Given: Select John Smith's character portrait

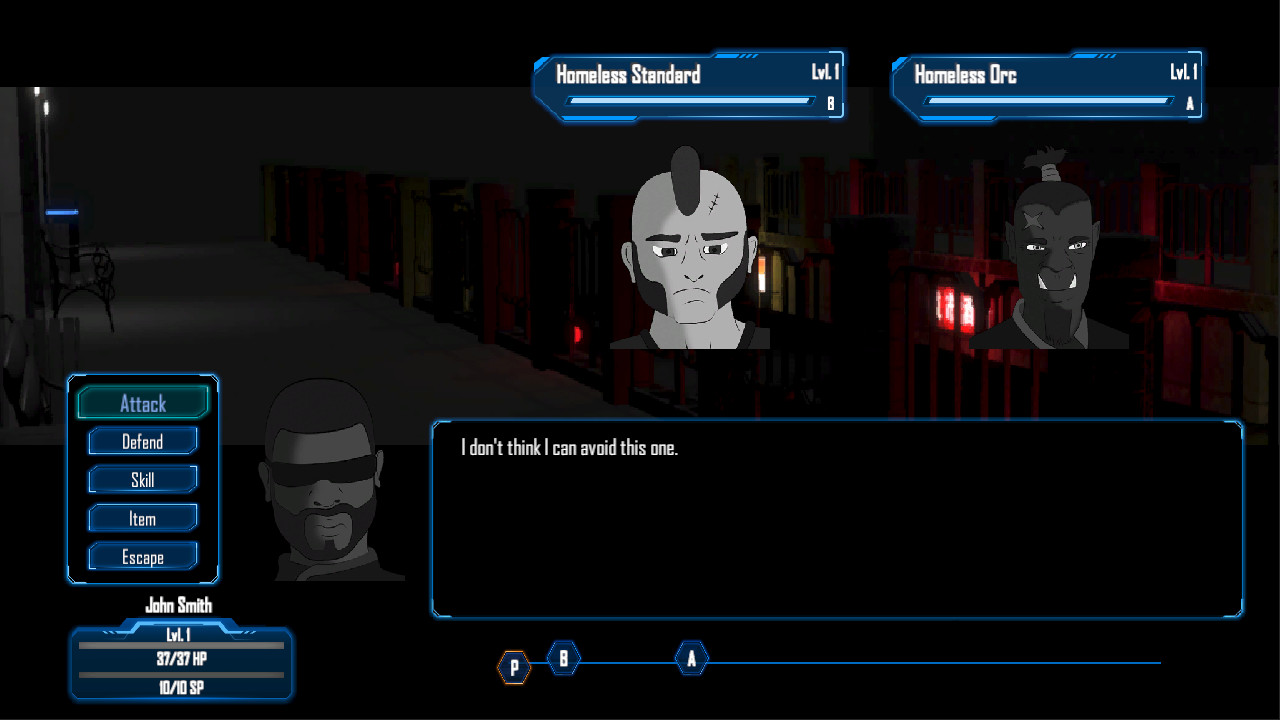Looking at the screenshot, I should pos(320,480).
